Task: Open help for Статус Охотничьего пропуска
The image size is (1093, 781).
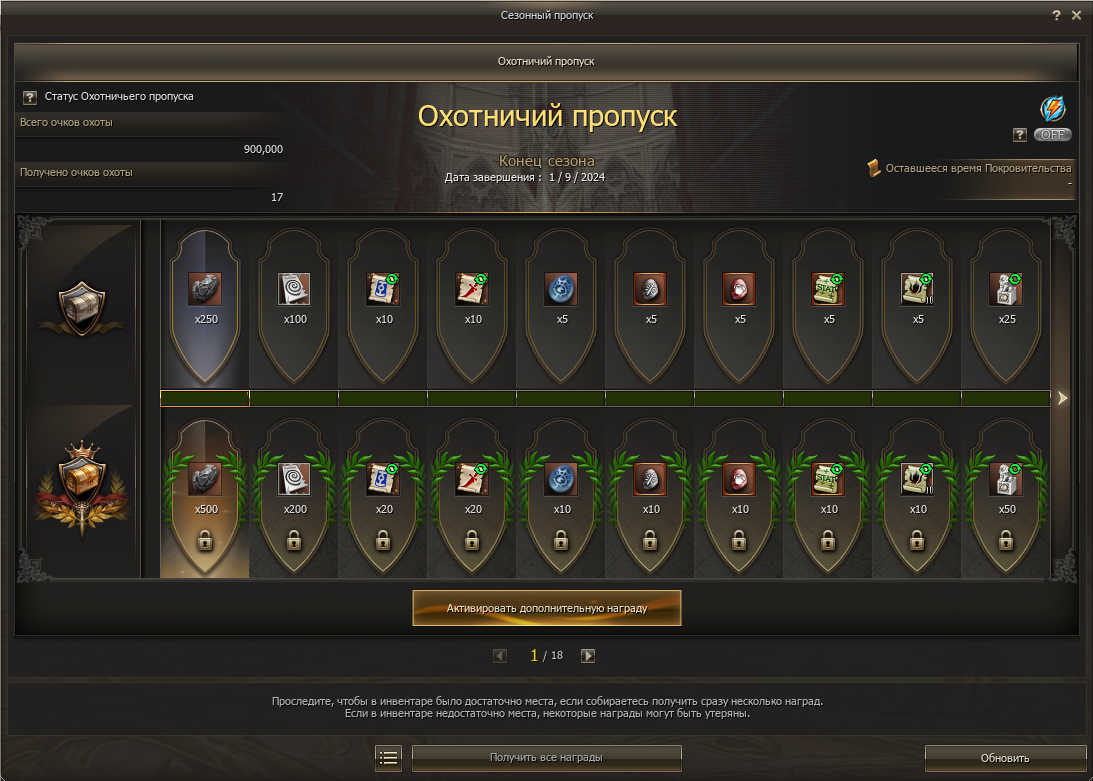Action: point(29,97)
